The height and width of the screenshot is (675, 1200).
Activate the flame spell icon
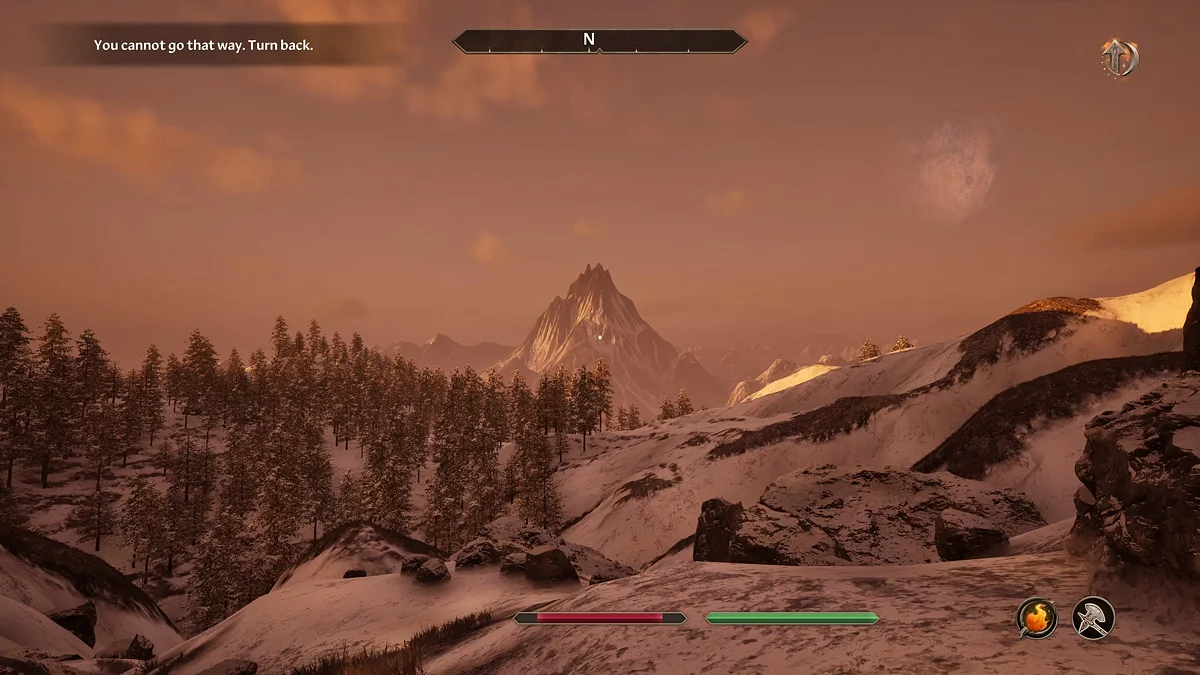pyautogui.click(x=1037, y=617)
